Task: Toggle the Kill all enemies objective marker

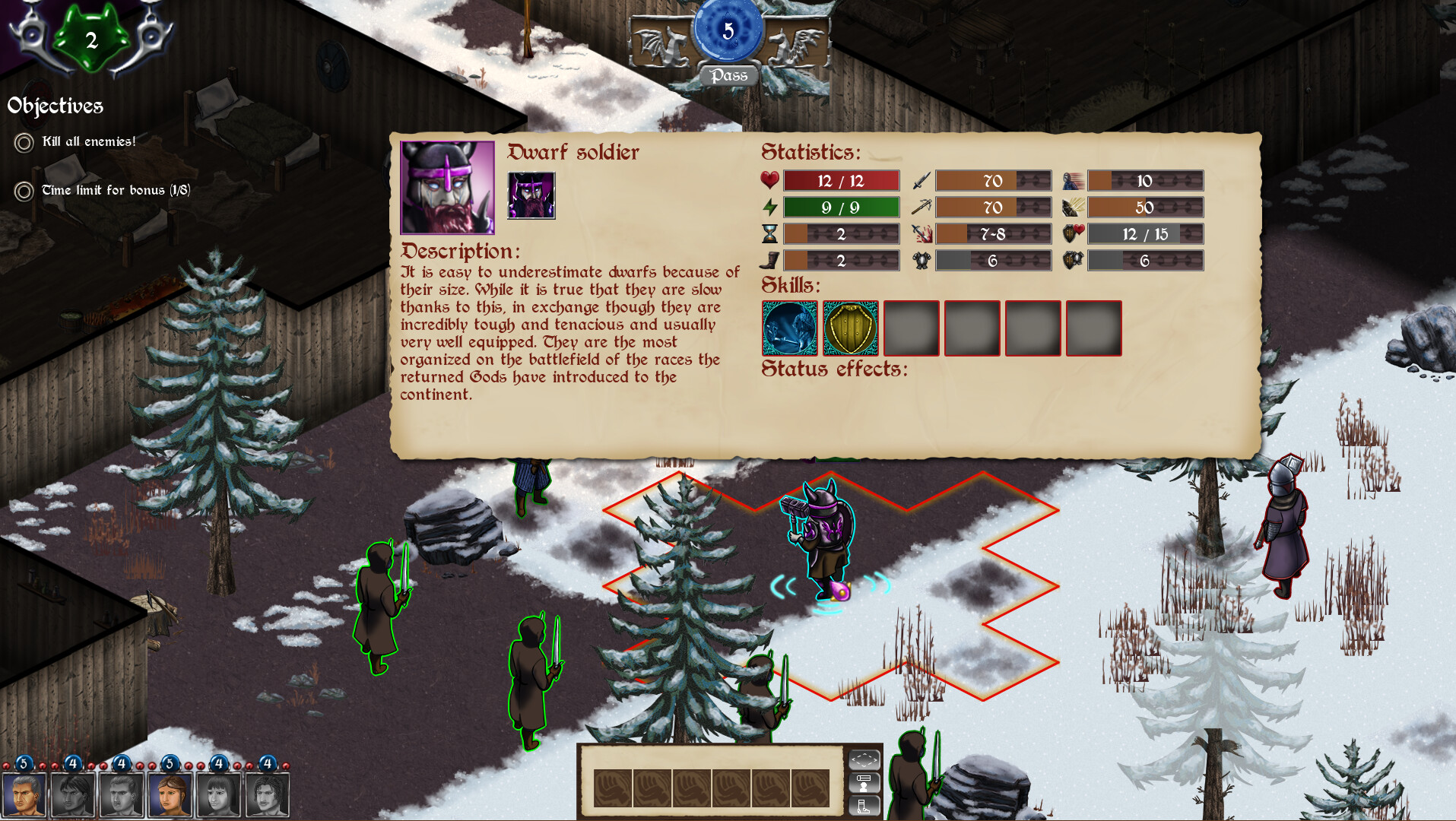Action: pos(25,141)
